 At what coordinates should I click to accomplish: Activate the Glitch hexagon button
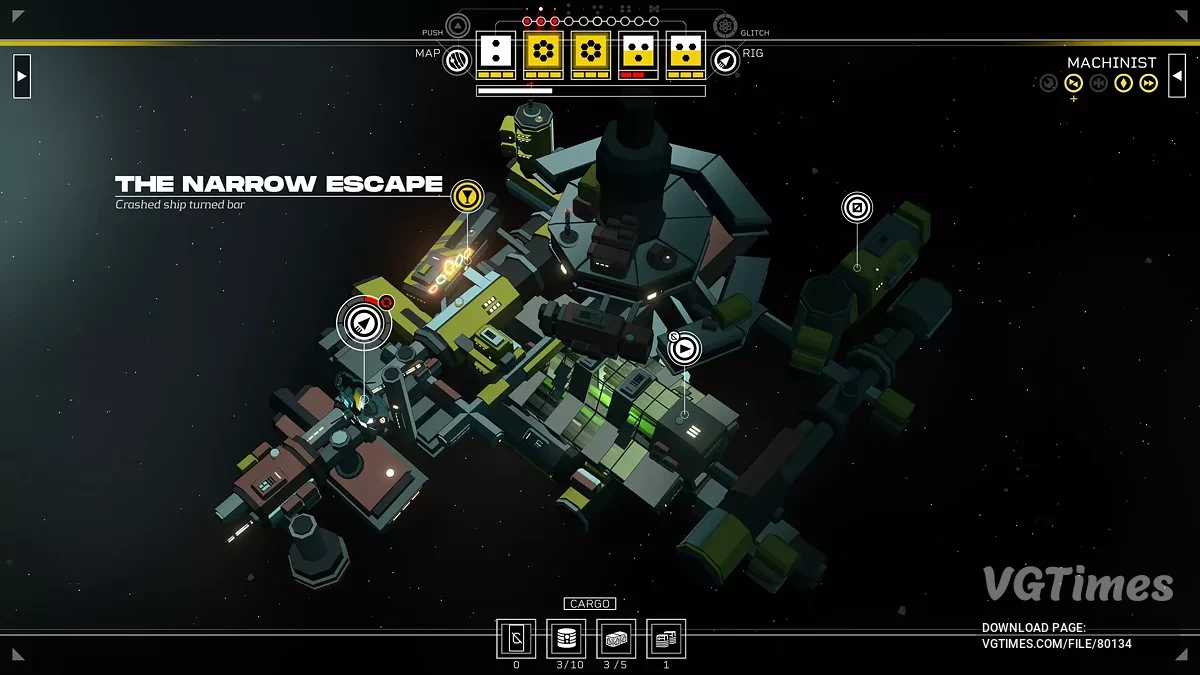(725, 26)
